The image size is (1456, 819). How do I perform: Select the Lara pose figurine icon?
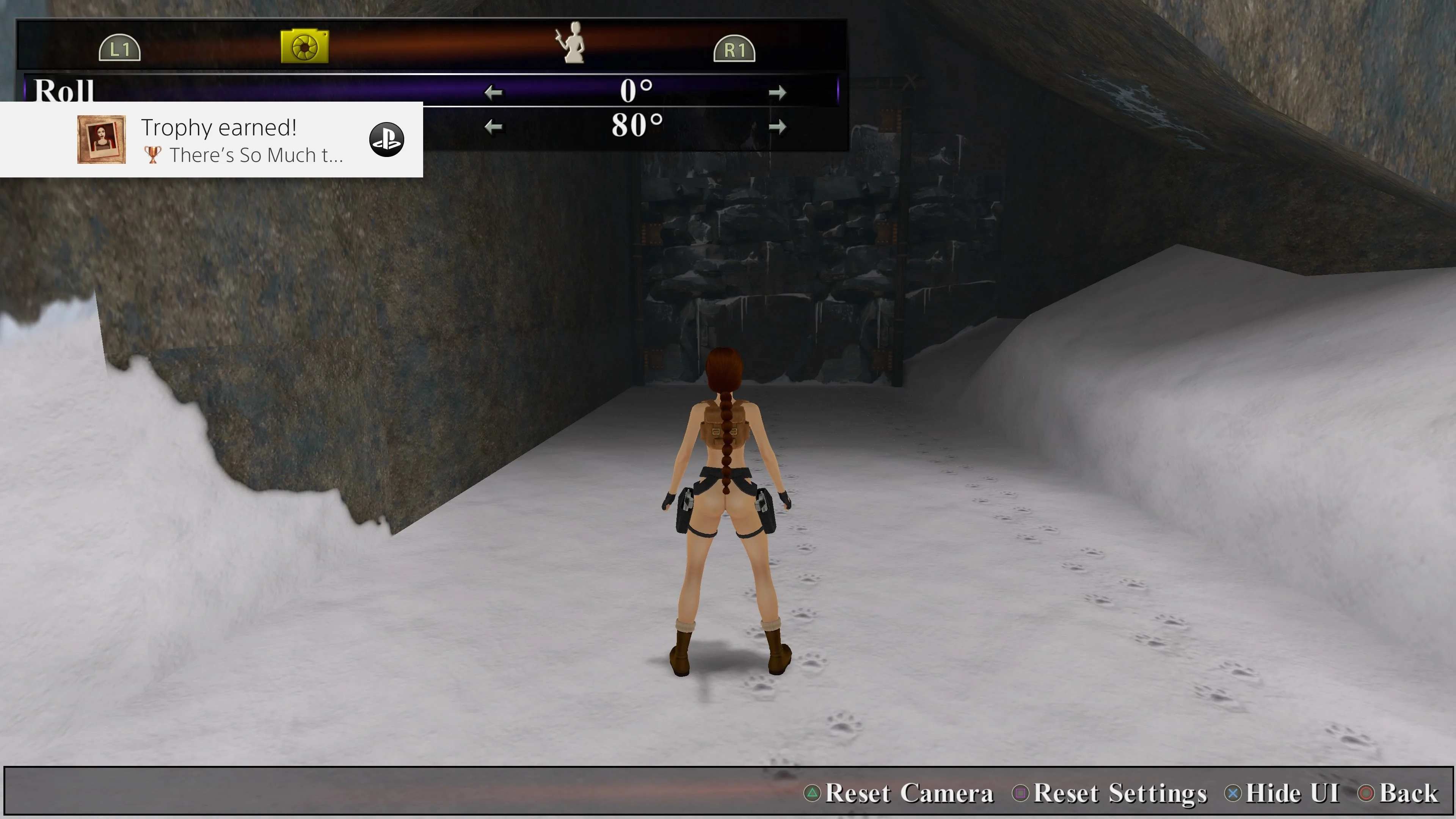[x=573, y=45]
